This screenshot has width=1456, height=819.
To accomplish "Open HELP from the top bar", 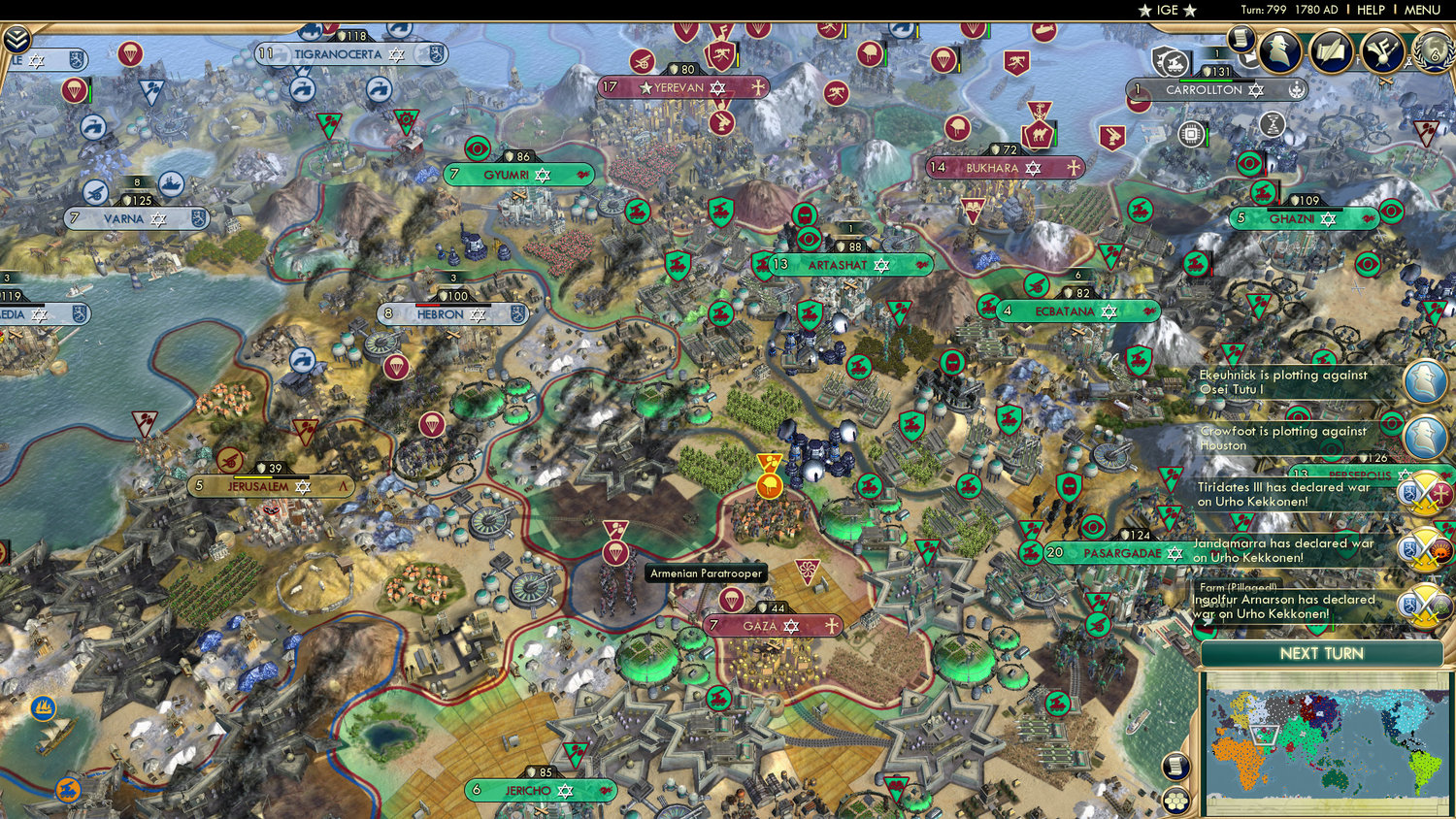I will 1373,10.
